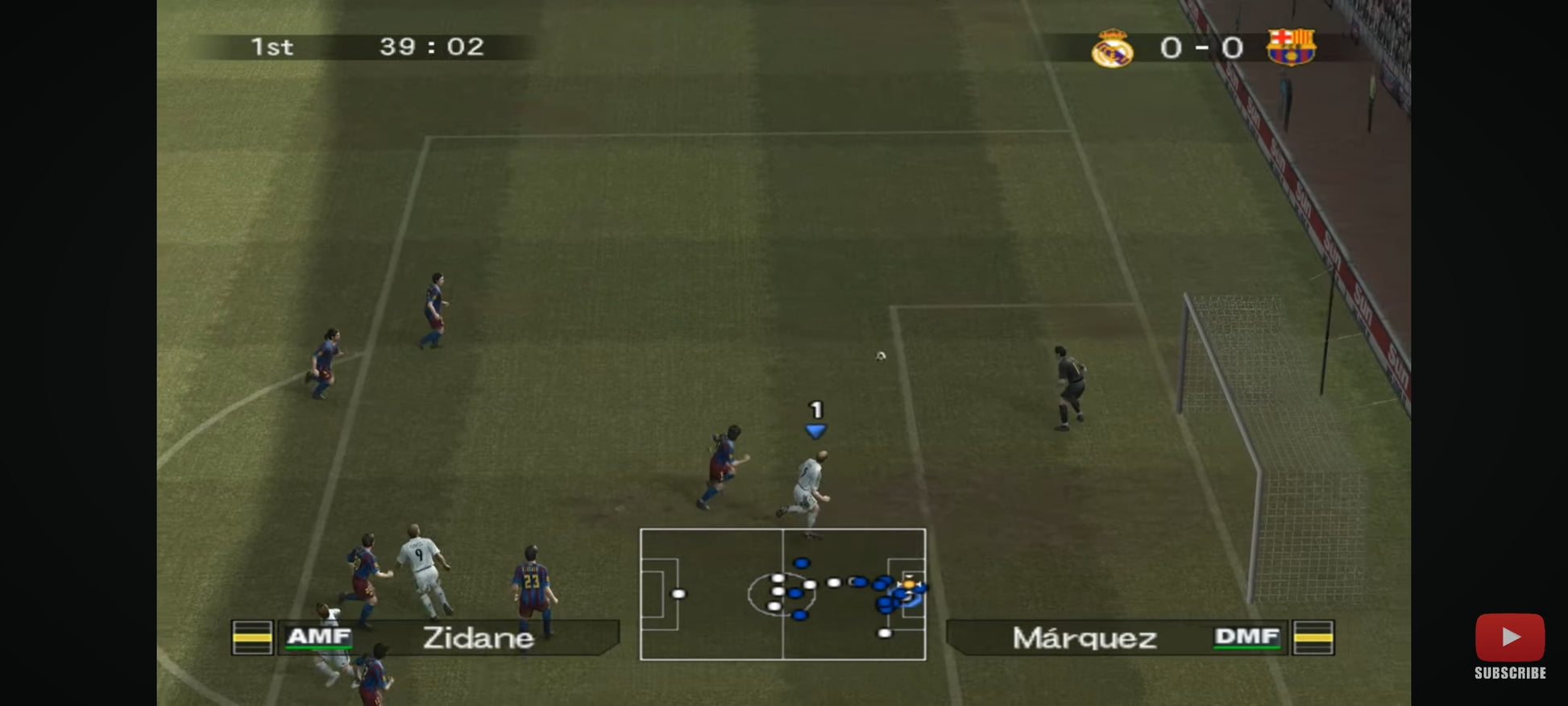Click the Real Madrid club crest
This screenshot has width=1568, height=706.
(1112, 48)
